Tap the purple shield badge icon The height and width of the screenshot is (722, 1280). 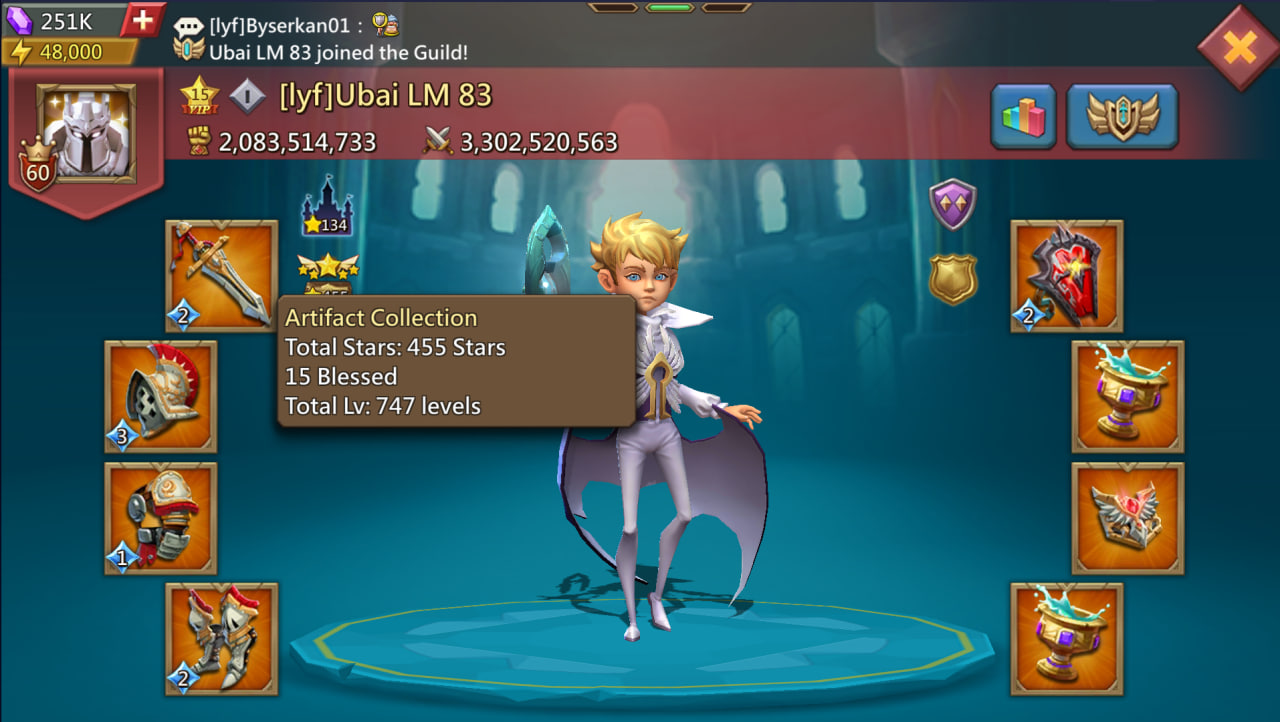(952, 205)
